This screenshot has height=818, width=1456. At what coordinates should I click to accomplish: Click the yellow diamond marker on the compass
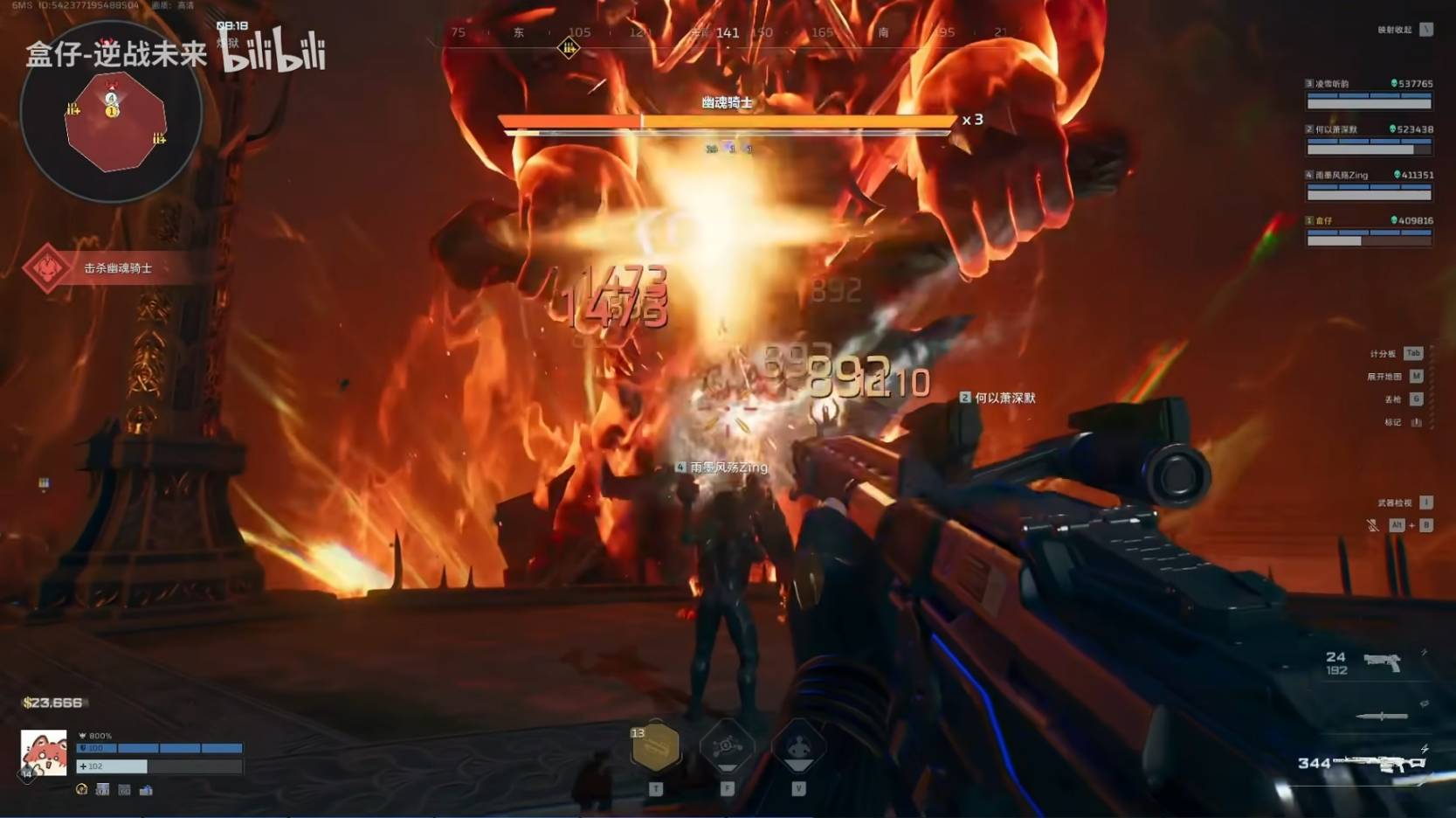[569, 48]
